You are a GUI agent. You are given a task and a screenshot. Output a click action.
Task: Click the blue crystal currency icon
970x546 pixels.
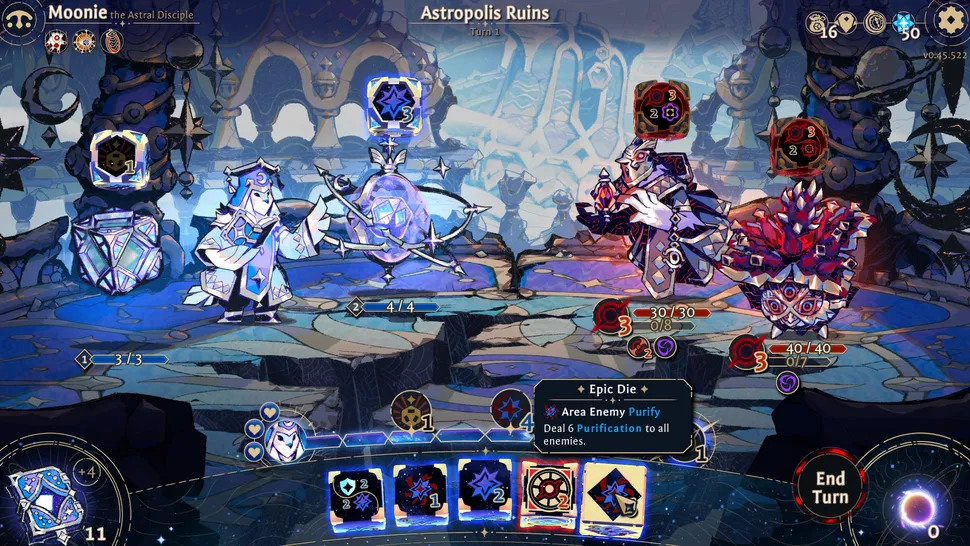903,22
